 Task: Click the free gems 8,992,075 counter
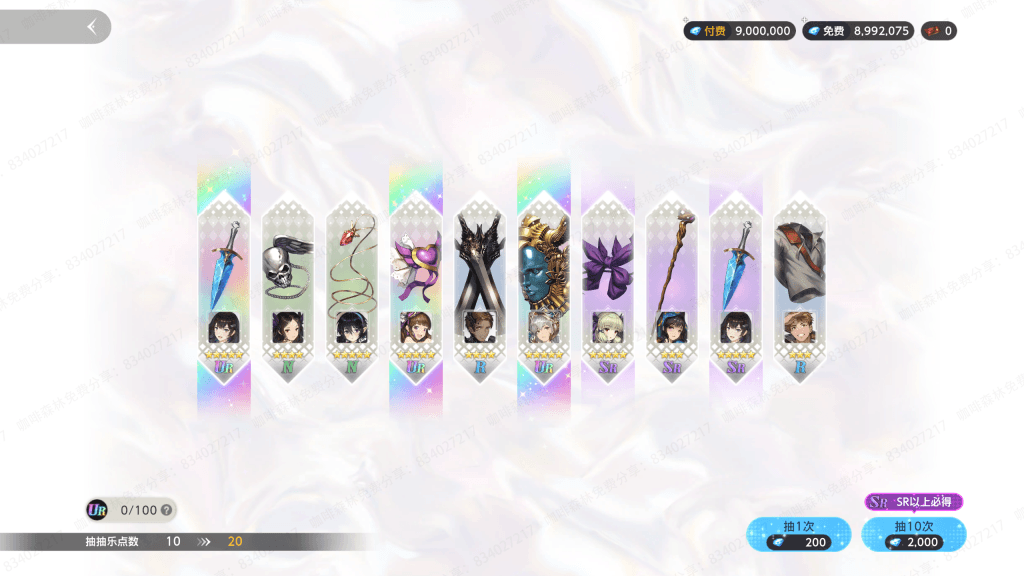tap(857, 31)
